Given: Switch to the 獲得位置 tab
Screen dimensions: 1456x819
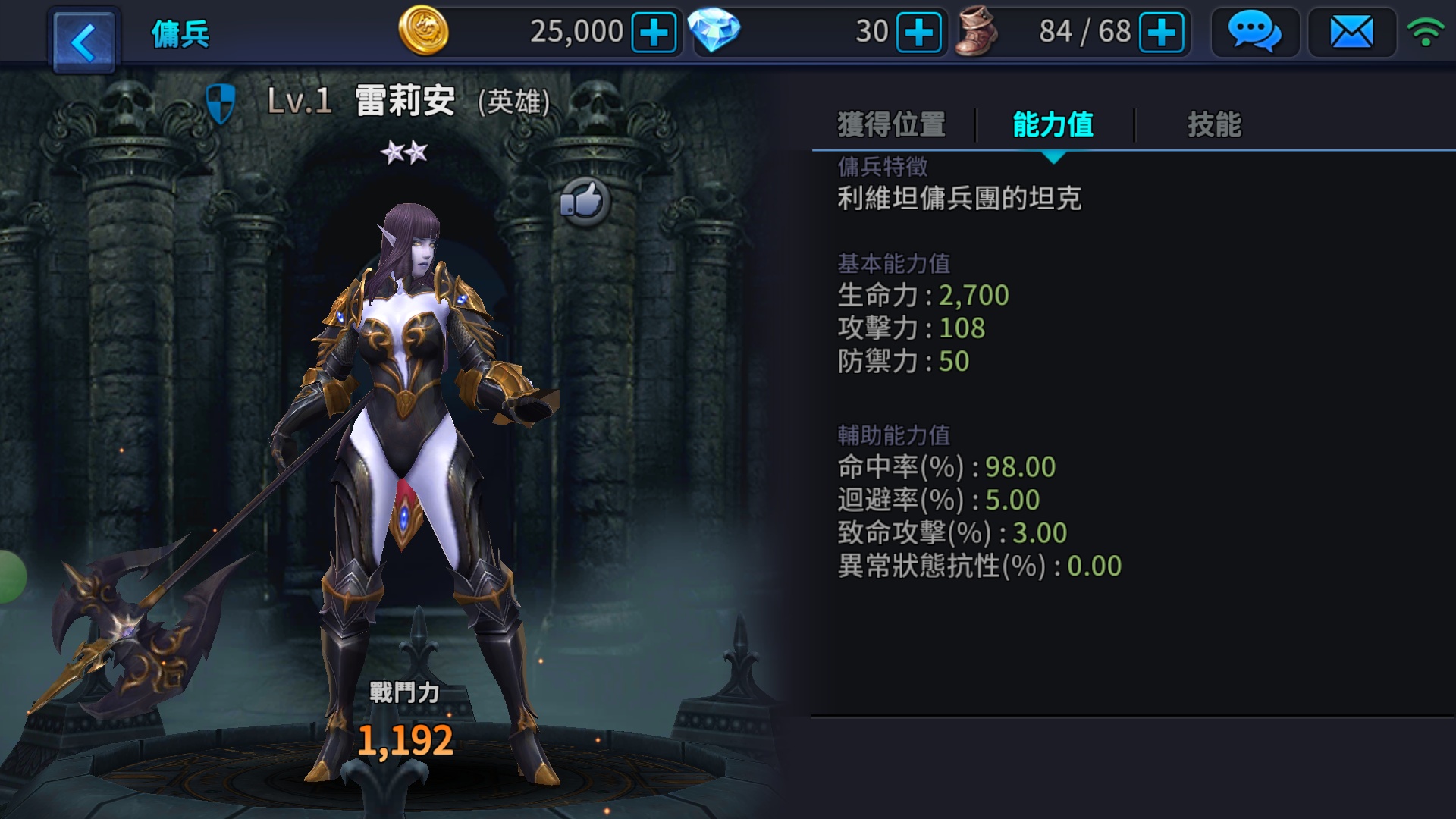Looking at the screenshot, I should click(890, 124).
